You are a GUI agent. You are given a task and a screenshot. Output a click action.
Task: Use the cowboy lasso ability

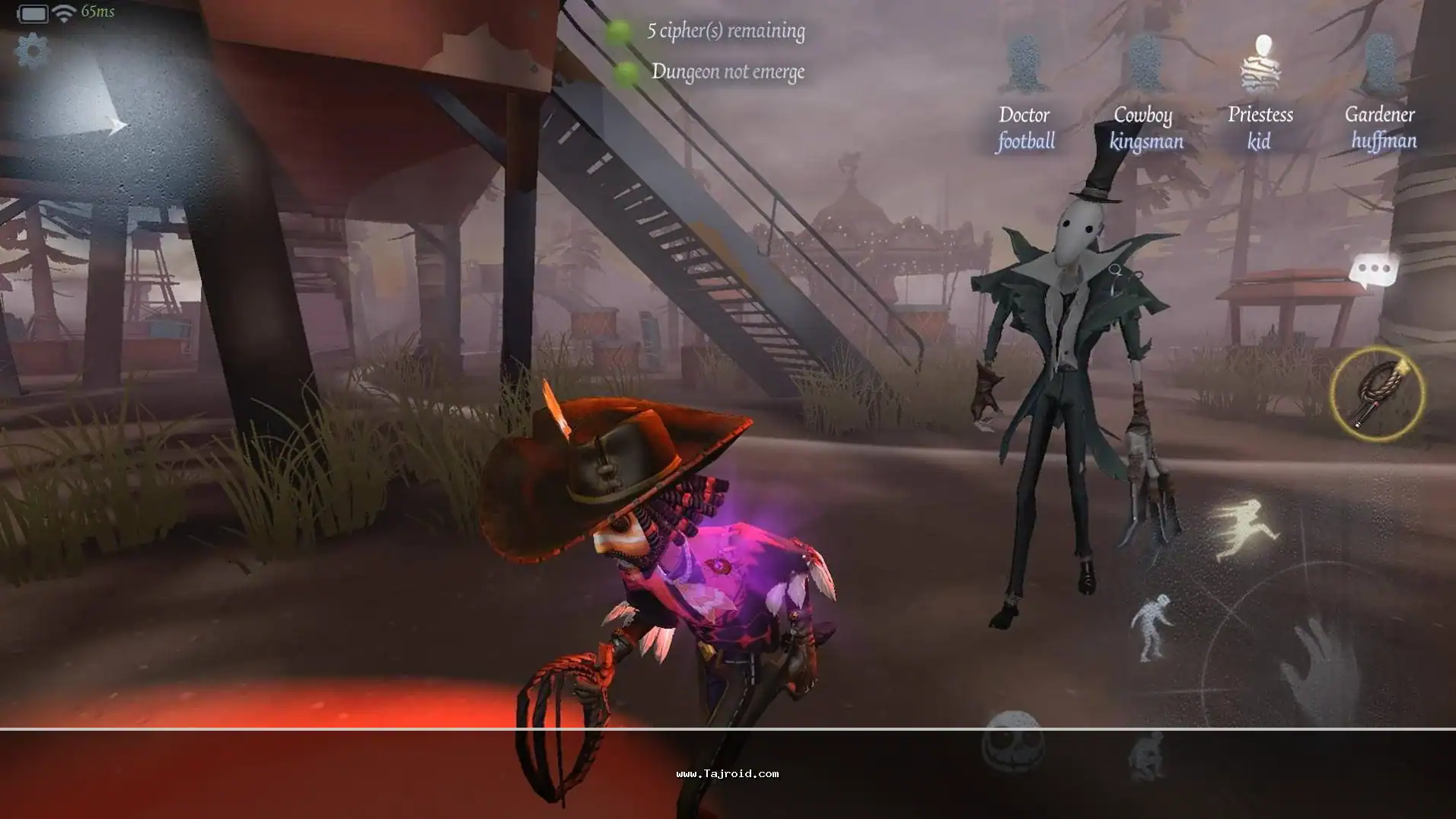tap(1377, 394)
